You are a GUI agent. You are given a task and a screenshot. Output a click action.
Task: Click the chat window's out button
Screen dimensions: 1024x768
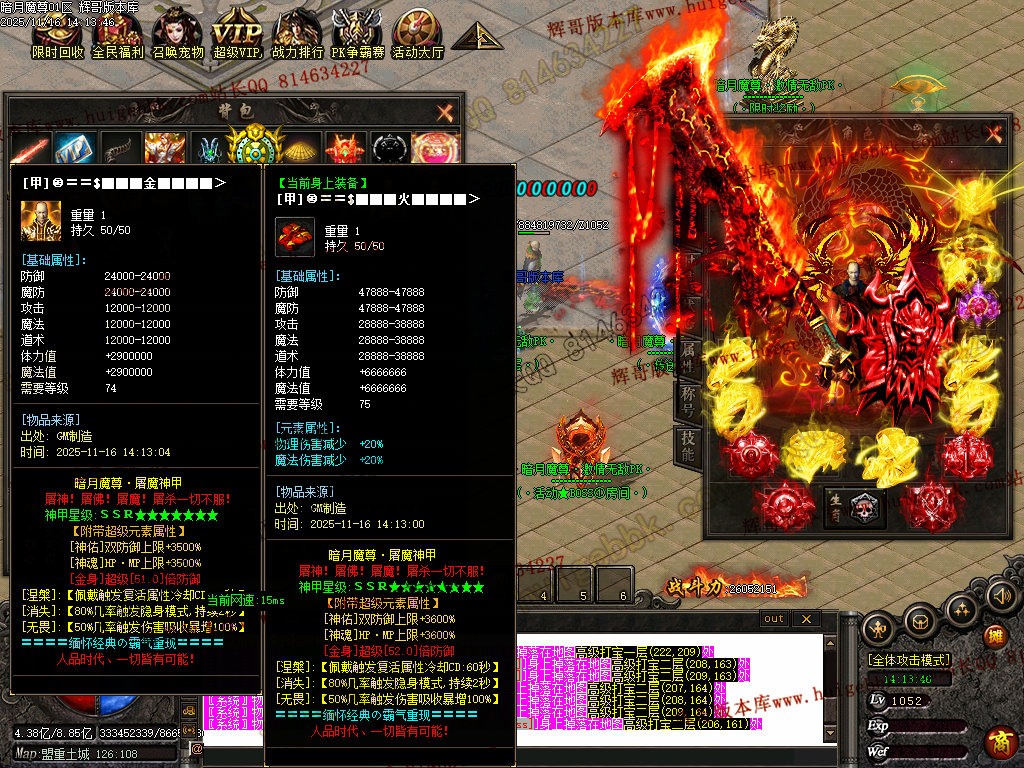774,619
